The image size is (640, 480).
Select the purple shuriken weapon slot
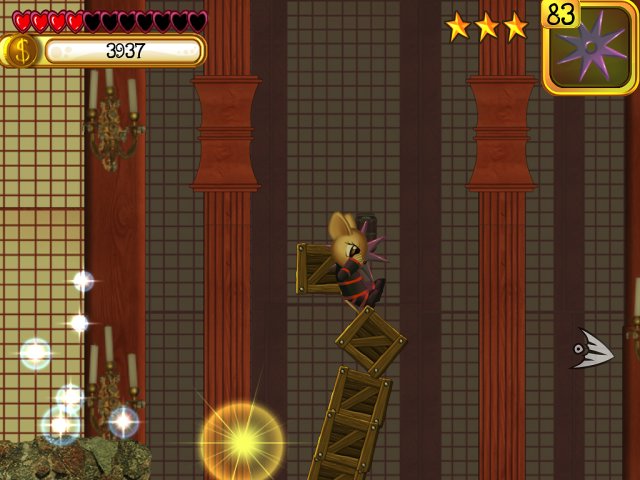[x=591, y=49]
